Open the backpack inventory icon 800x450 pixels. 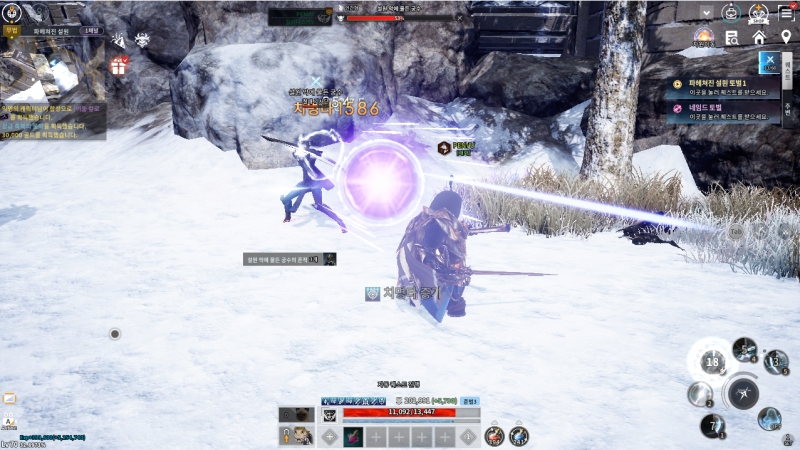pos(733,12)
